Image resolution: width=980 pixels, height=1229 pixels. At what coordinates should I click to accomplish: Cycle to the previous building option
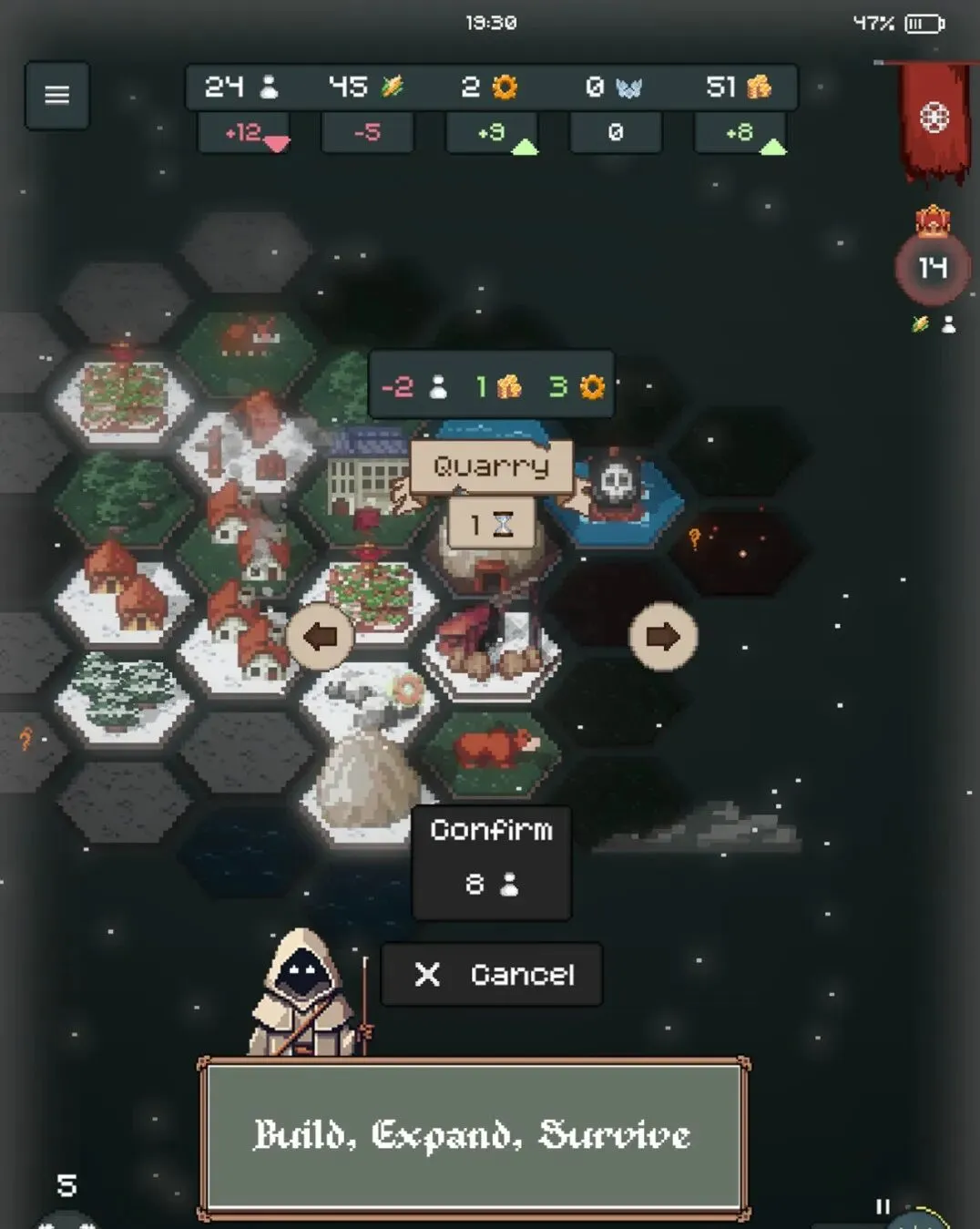(320, 637)
